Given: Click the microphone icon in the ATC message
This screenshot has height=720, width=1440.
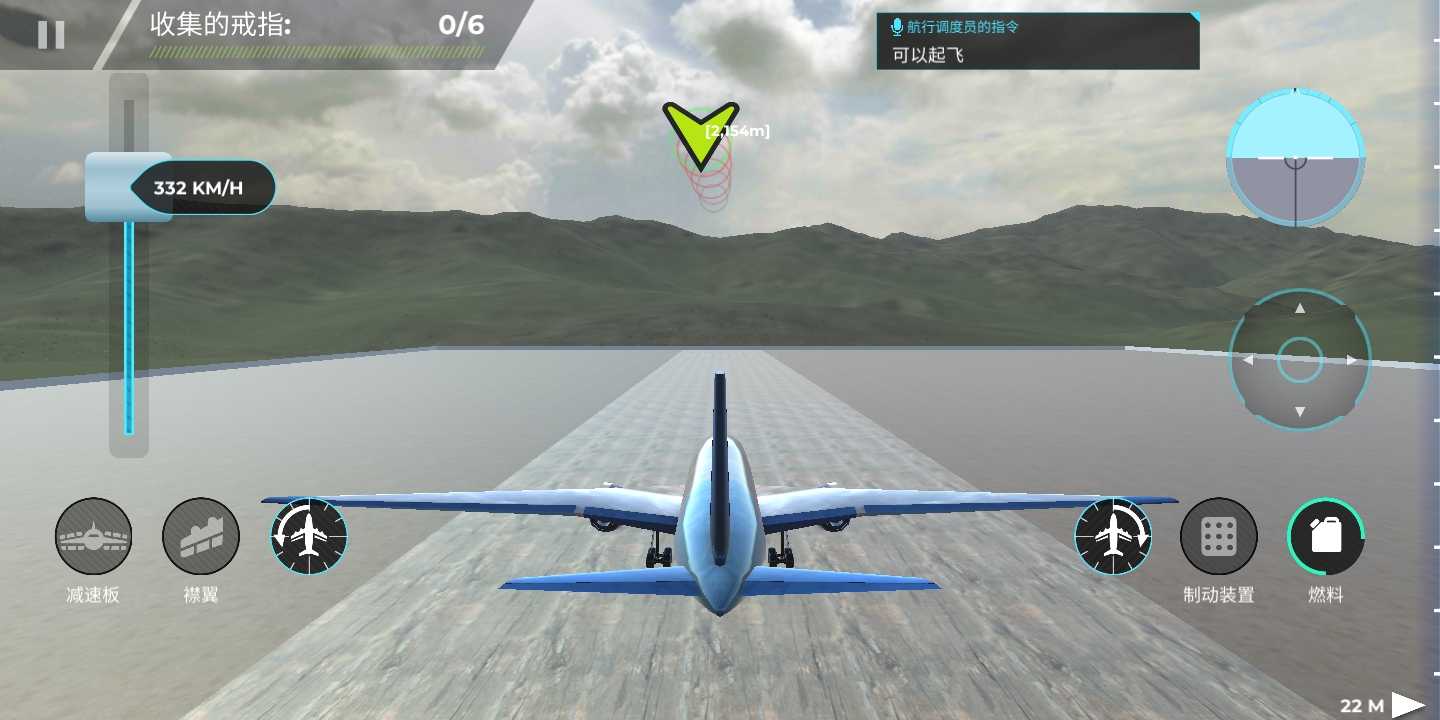Looking at the screenshot, I should coord(895,27).
